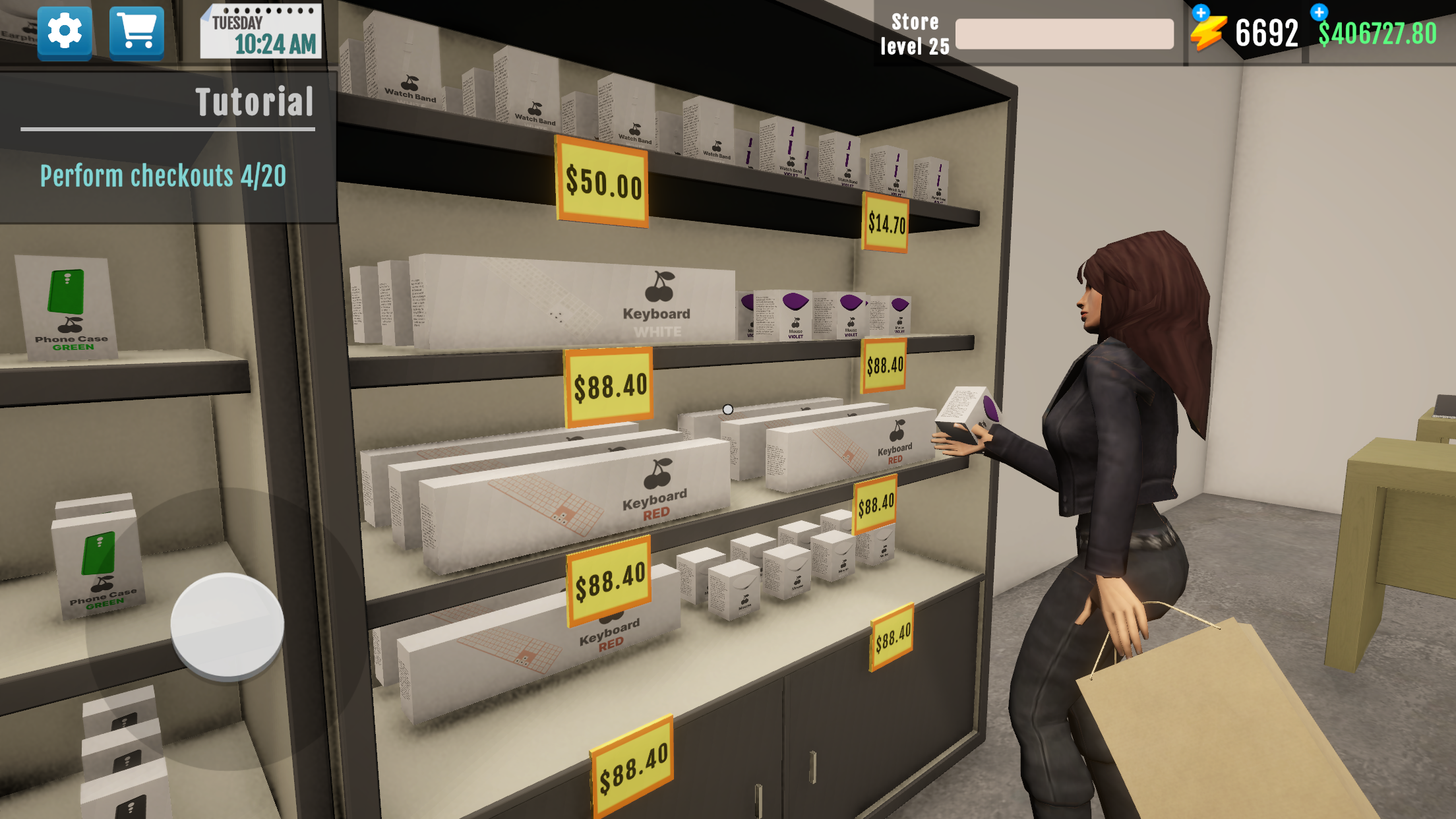
Task: Open the Settings gear icon
Action: tap(63, 30)
